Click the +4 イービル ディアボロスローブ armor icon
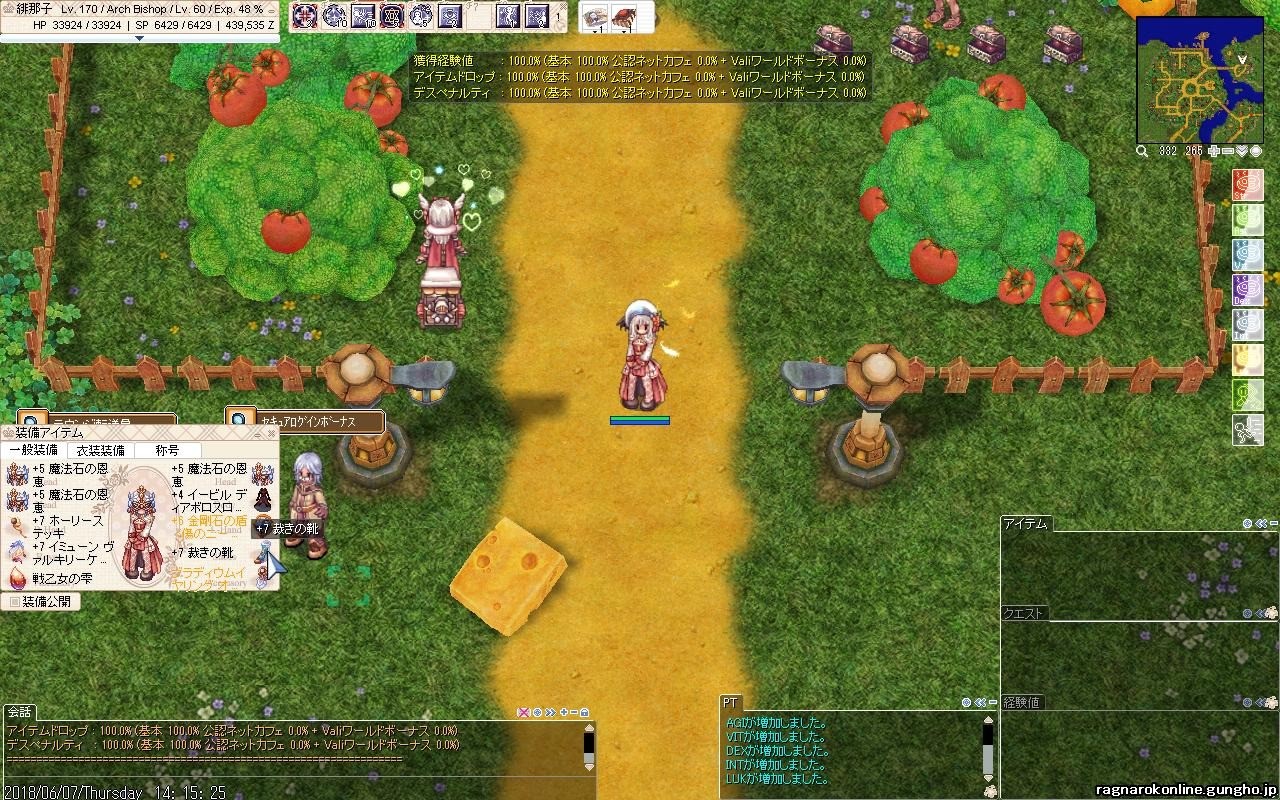 click(263, 499)
